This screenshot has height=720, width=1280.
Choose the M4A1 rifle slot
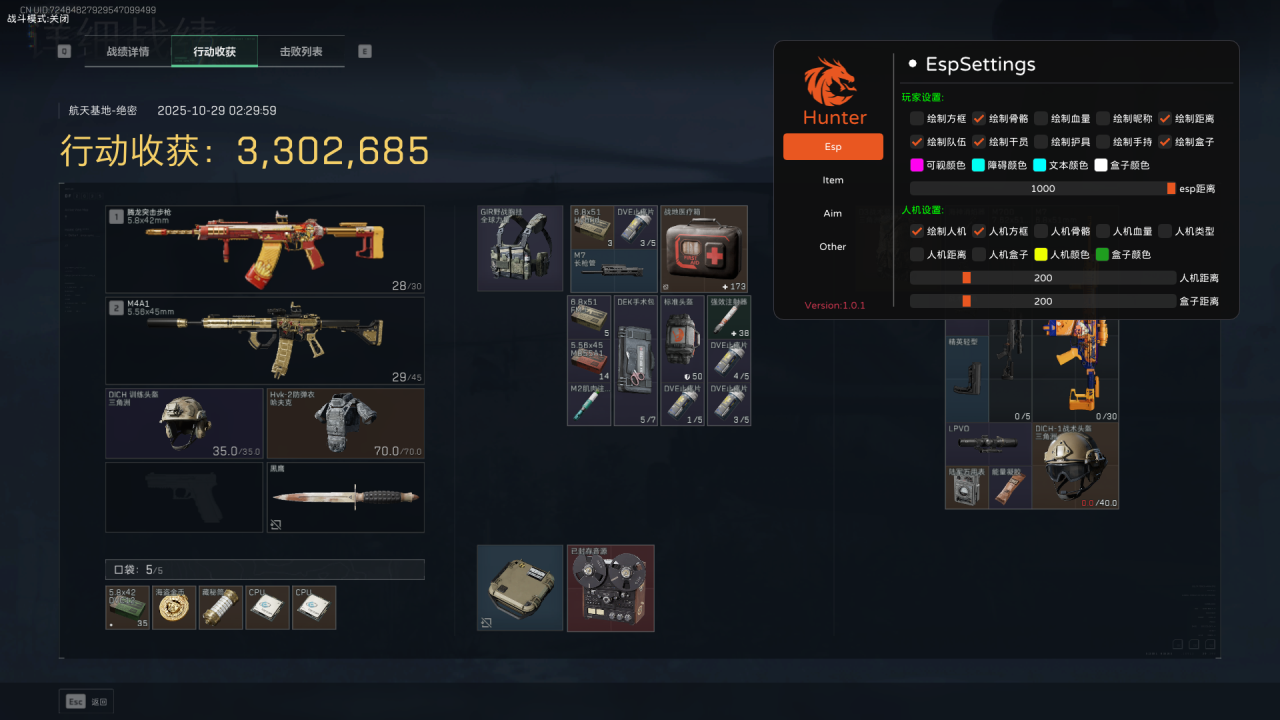coord(265,341)
